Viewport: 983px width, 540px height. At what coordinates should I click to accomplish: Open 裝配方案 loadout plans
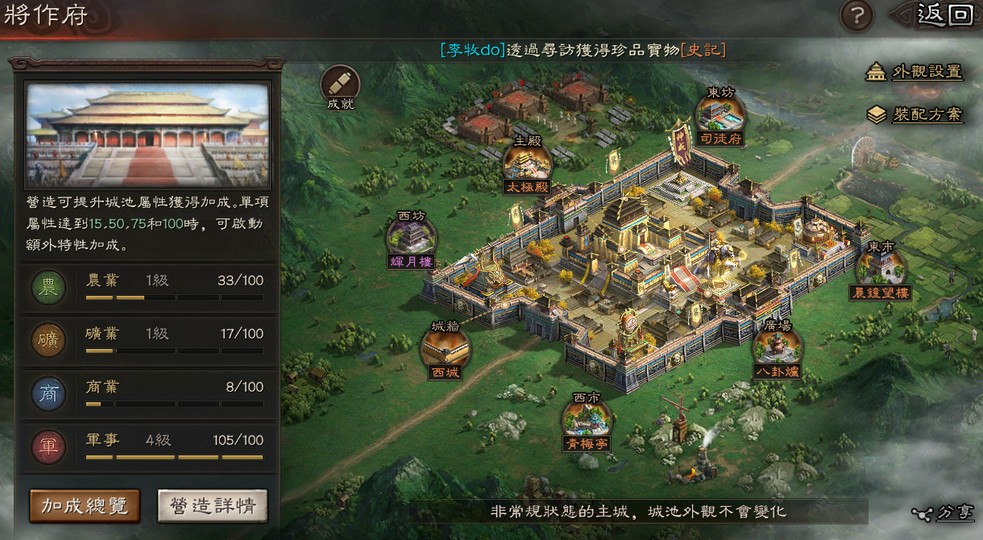coord(915,114)
